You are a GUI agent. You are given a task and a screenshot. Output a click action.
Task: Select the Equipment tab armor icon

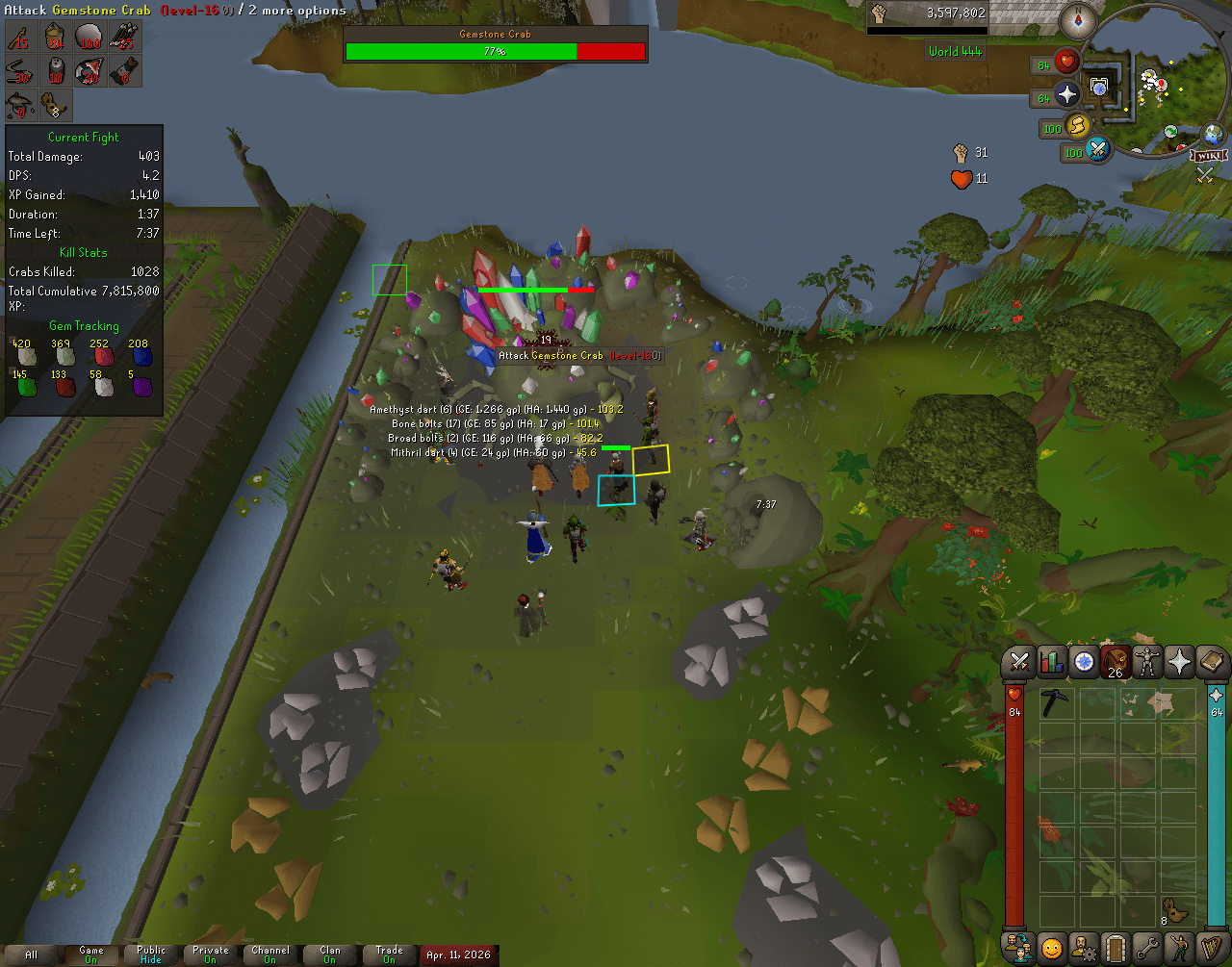click(x=1146, y=662)
